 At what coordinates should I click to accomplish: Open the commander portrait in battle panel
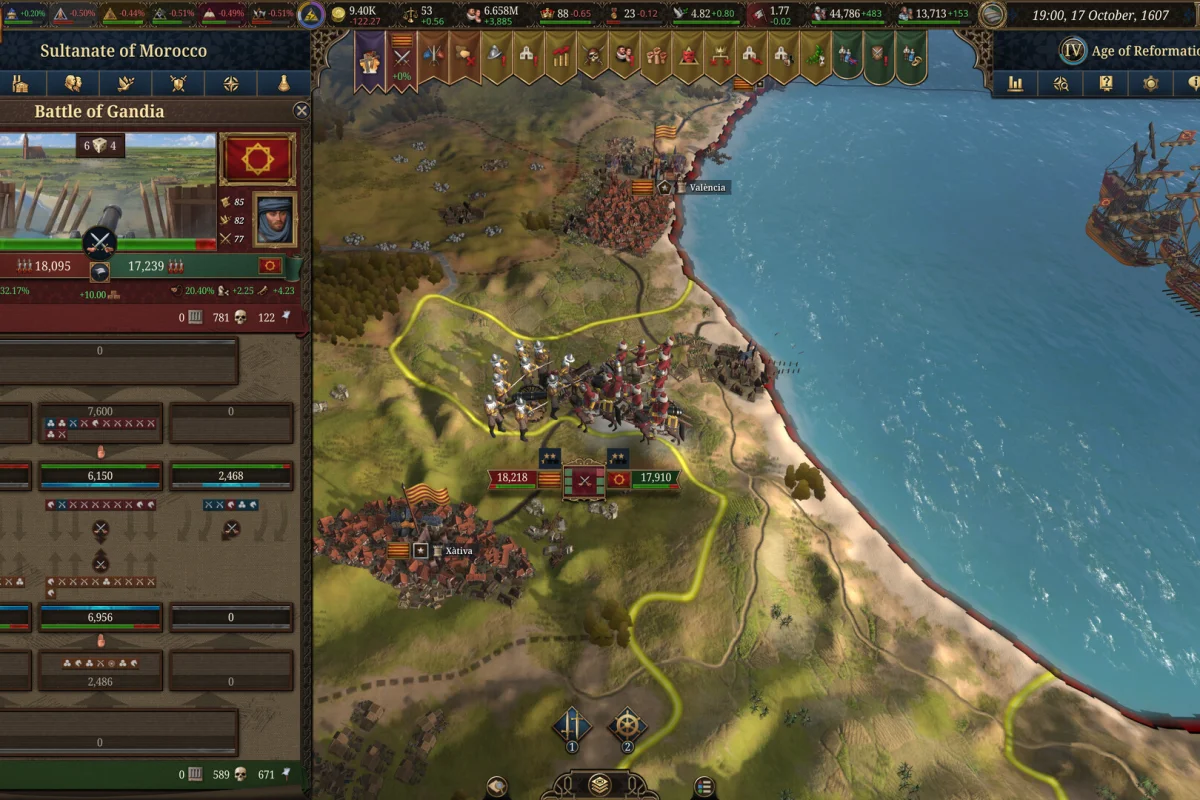point(275,219)
